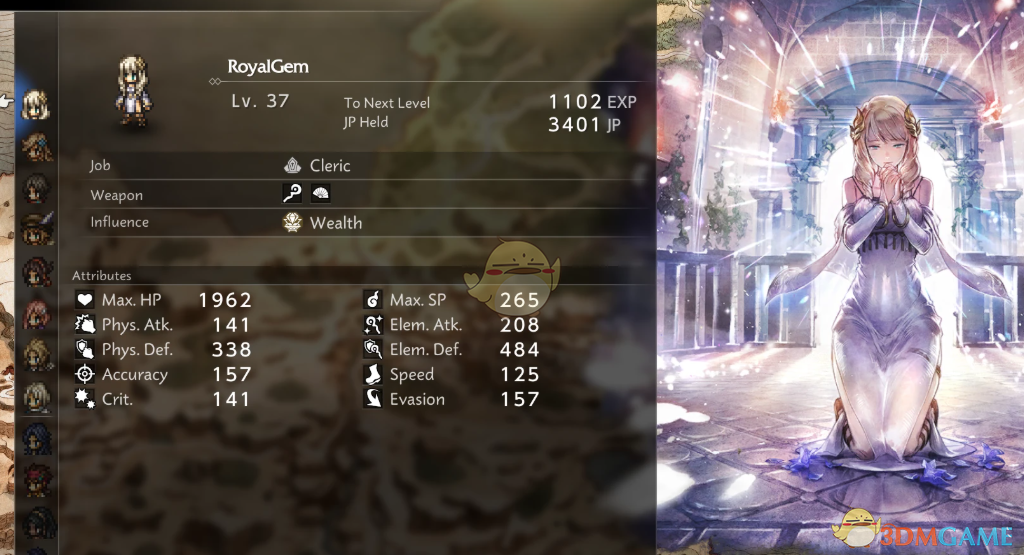Select the Wealth influence row
Viewport: 1024px width, 555px height.
pos(335,223)
